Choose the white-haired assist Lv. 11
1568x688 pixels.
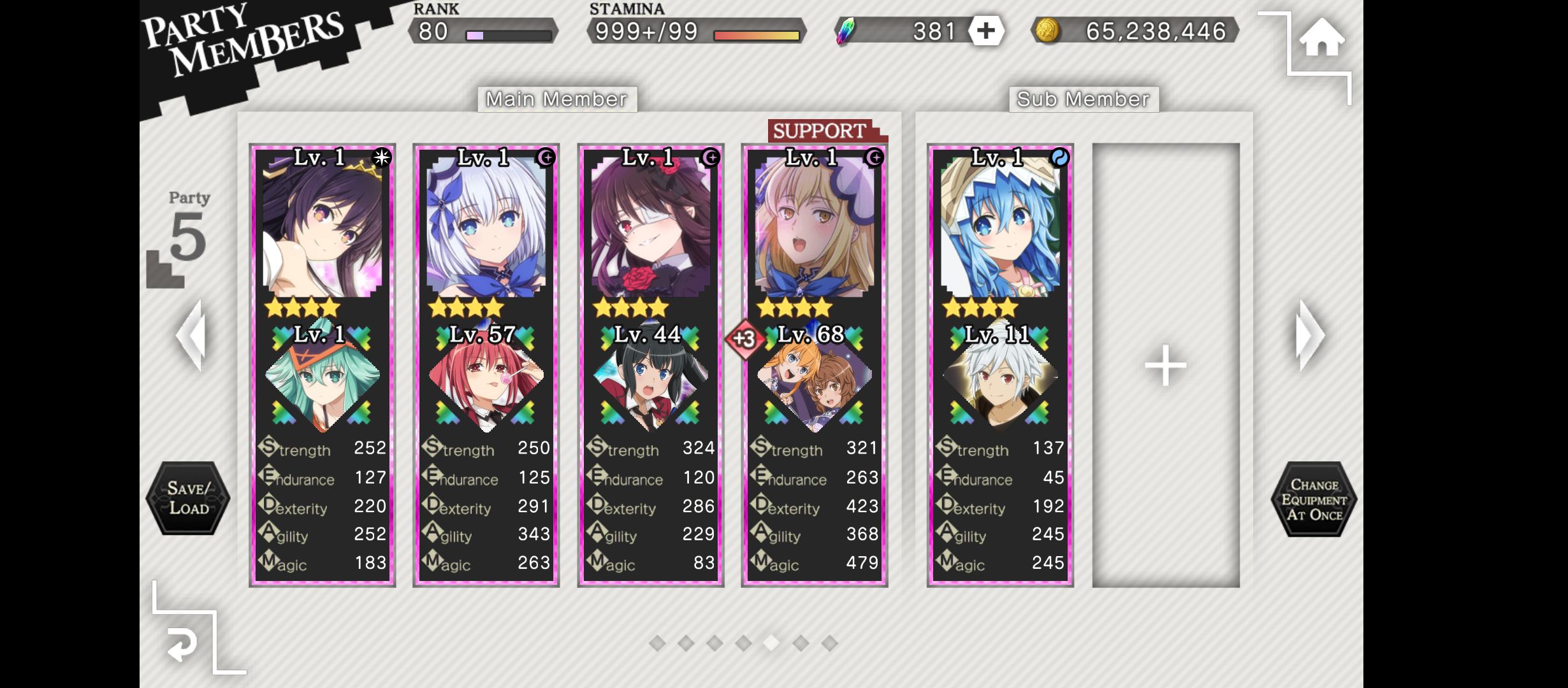point(1000,376)
